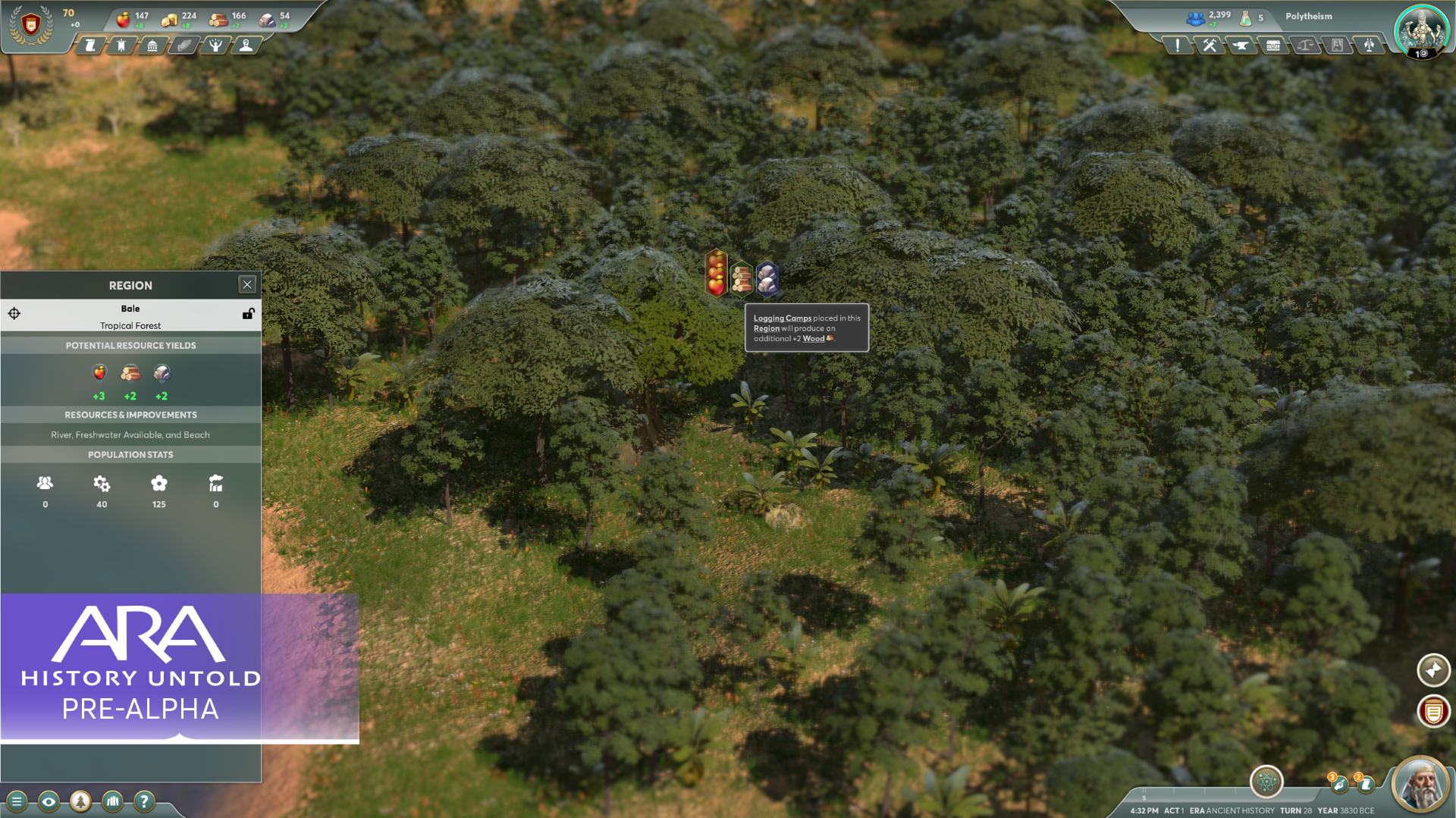This screenshot has width=1456, height=818.
Task: Open the domed government building button
Action: pos(152,45)
